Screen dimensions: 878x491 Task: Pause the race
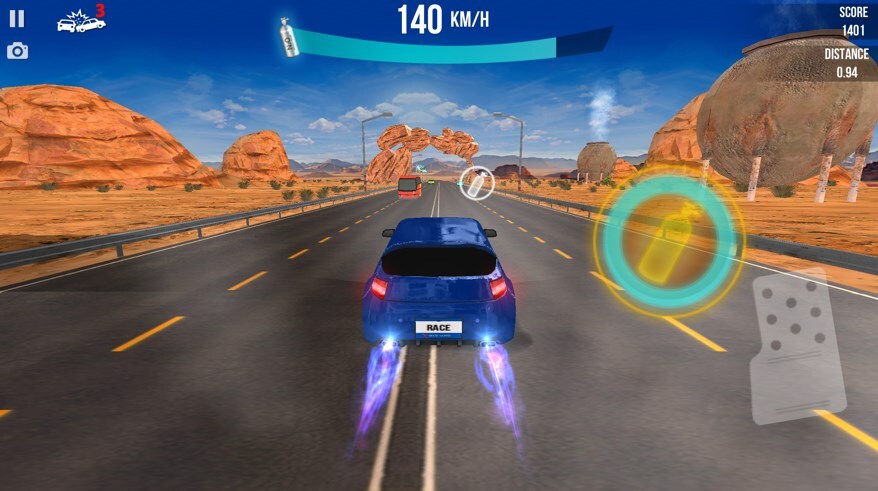point(17,18)
